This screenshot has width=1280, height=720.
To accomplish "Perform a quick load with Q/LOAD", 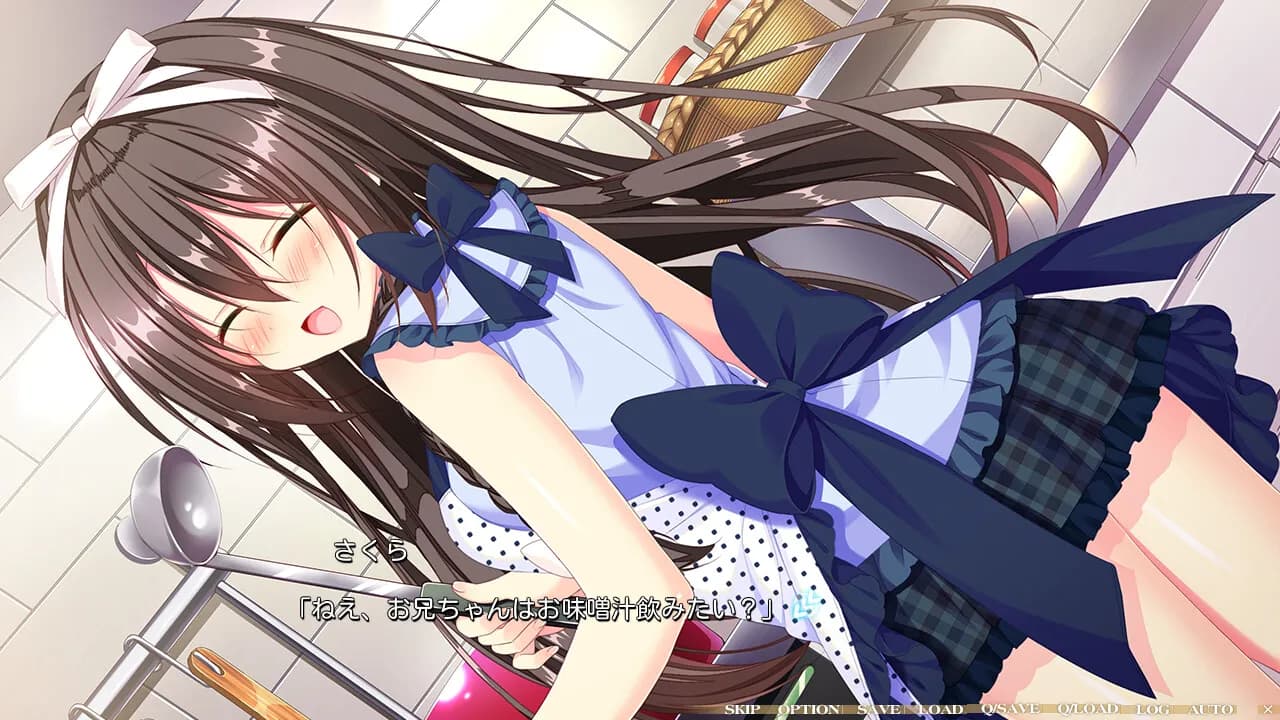I will point(1087,711).
